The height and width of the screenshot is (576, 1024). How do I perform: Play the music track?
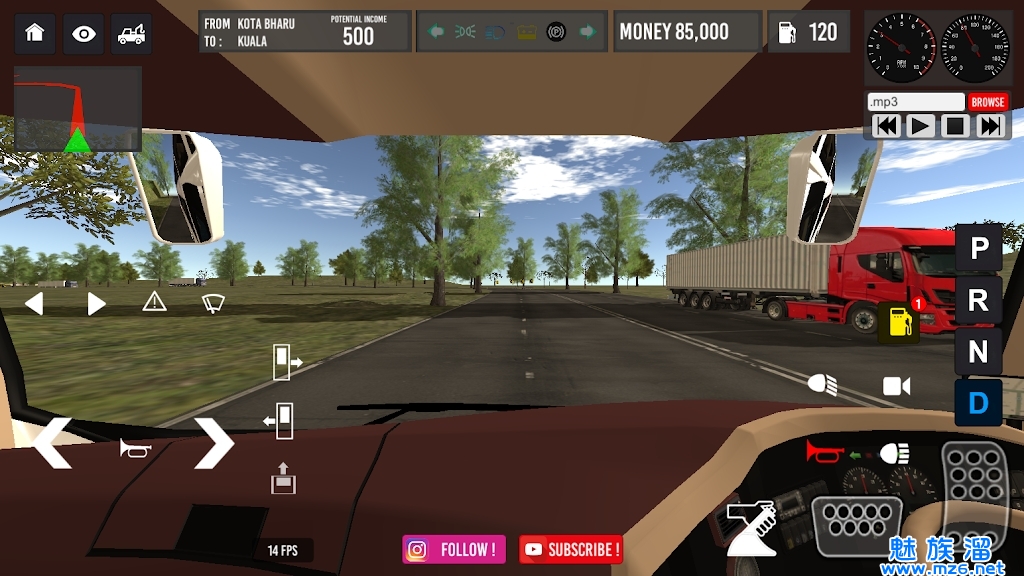[x=920, y=126]
